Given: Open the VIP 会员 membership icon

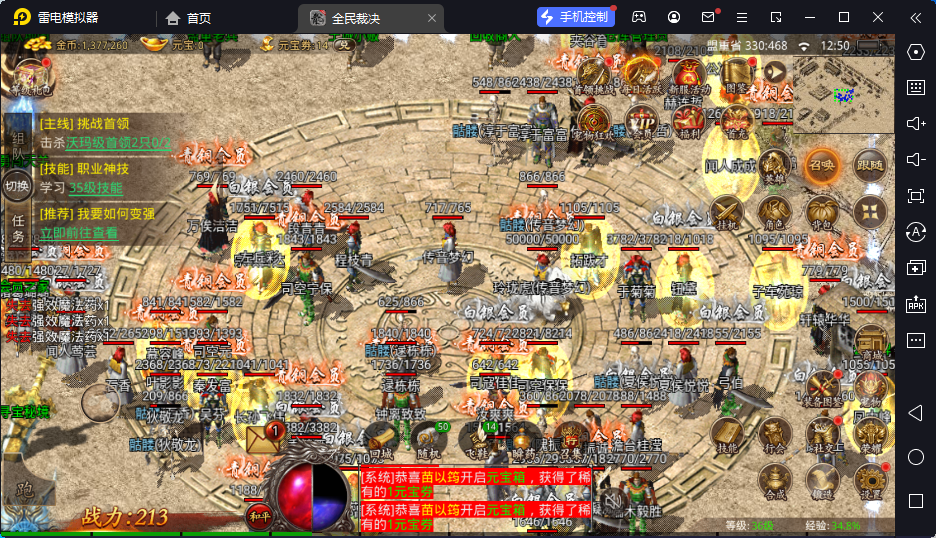Looking at the screenshot, I should (x=641, y=121).
